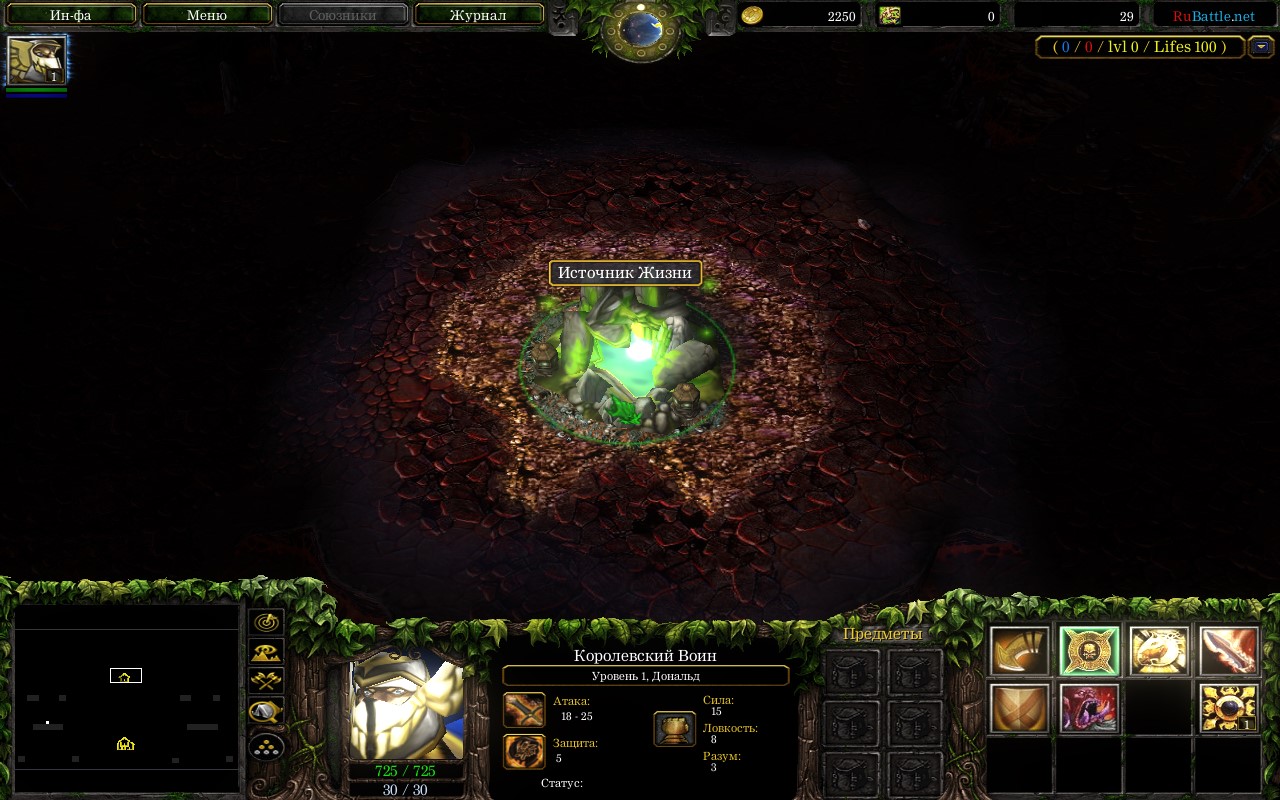Select the axe attack ability icon
The image size is (1280, 800).
point(1018,649)
